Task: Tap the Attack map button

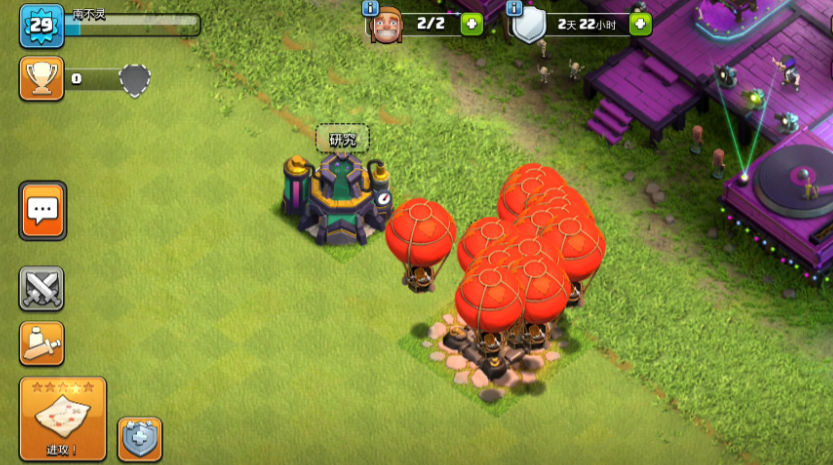Action: click(62, 418)
